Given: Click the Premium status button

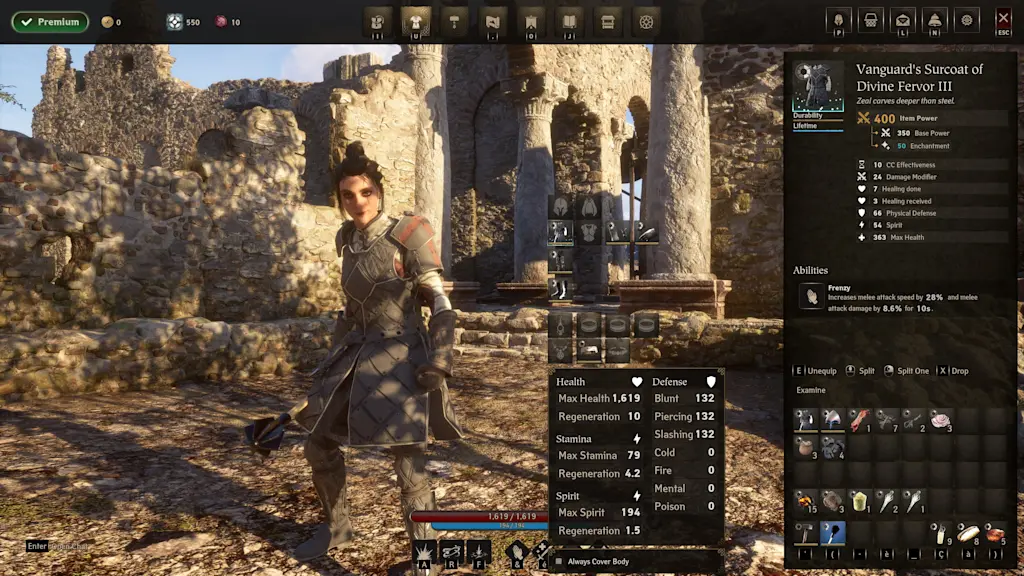Looking at the screenshot, I should [50, 22].
